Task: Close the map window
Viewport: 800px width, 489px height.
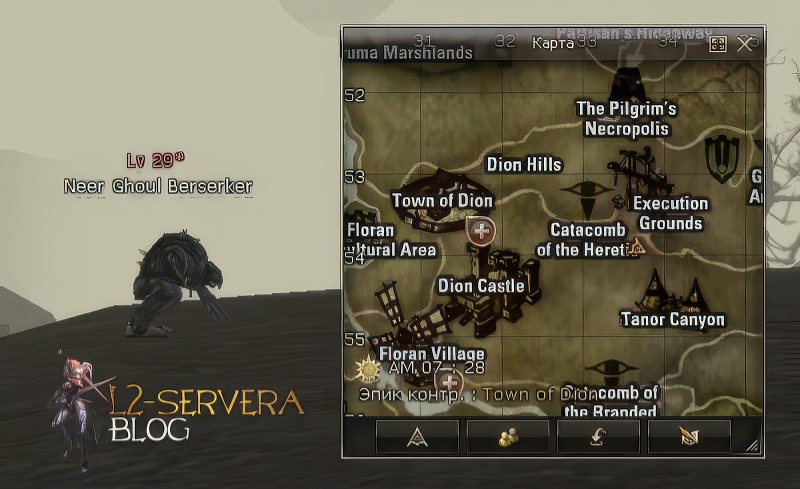Action: point(744,44)
